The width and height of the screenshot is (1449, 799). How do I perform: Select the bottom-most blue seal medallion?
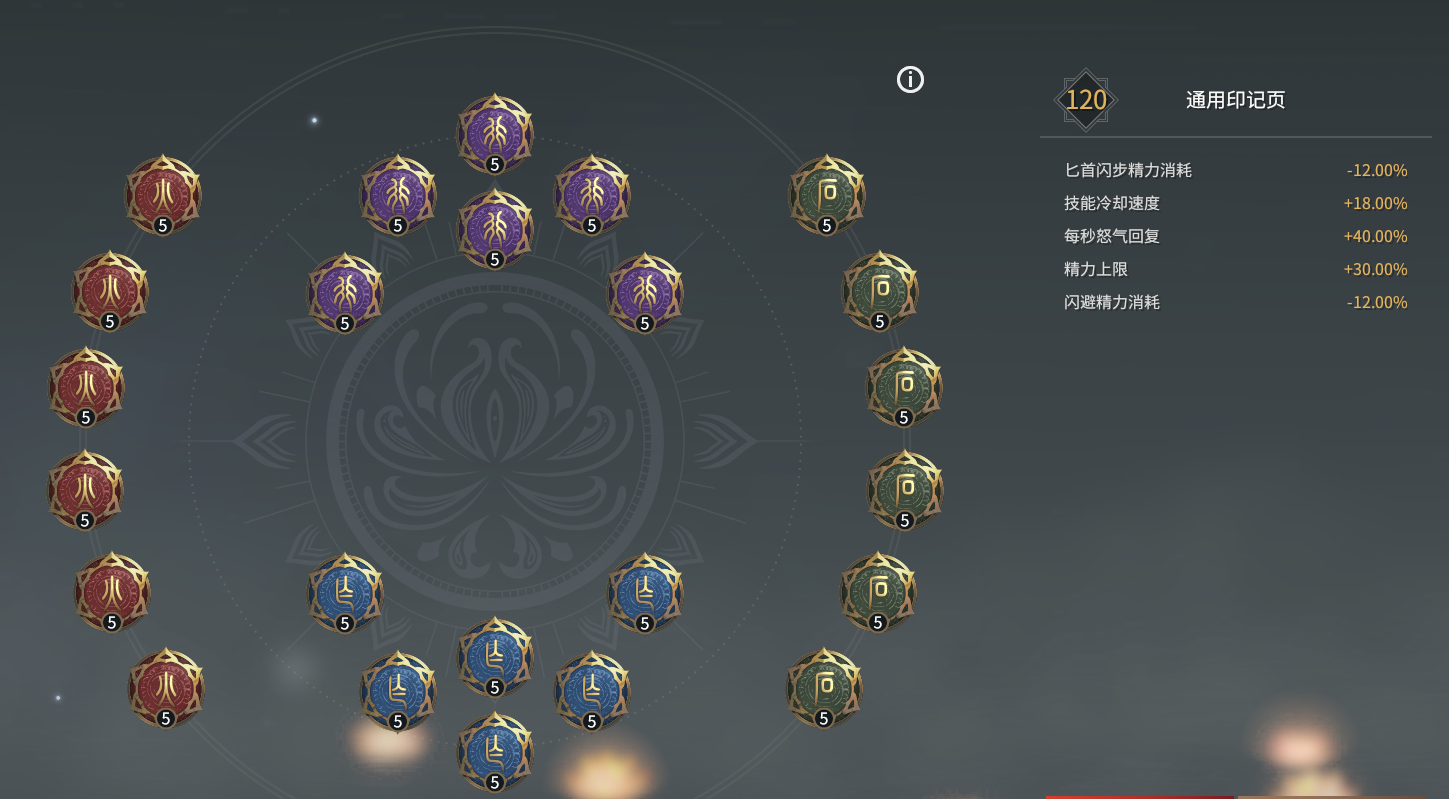tap(494, 751)
